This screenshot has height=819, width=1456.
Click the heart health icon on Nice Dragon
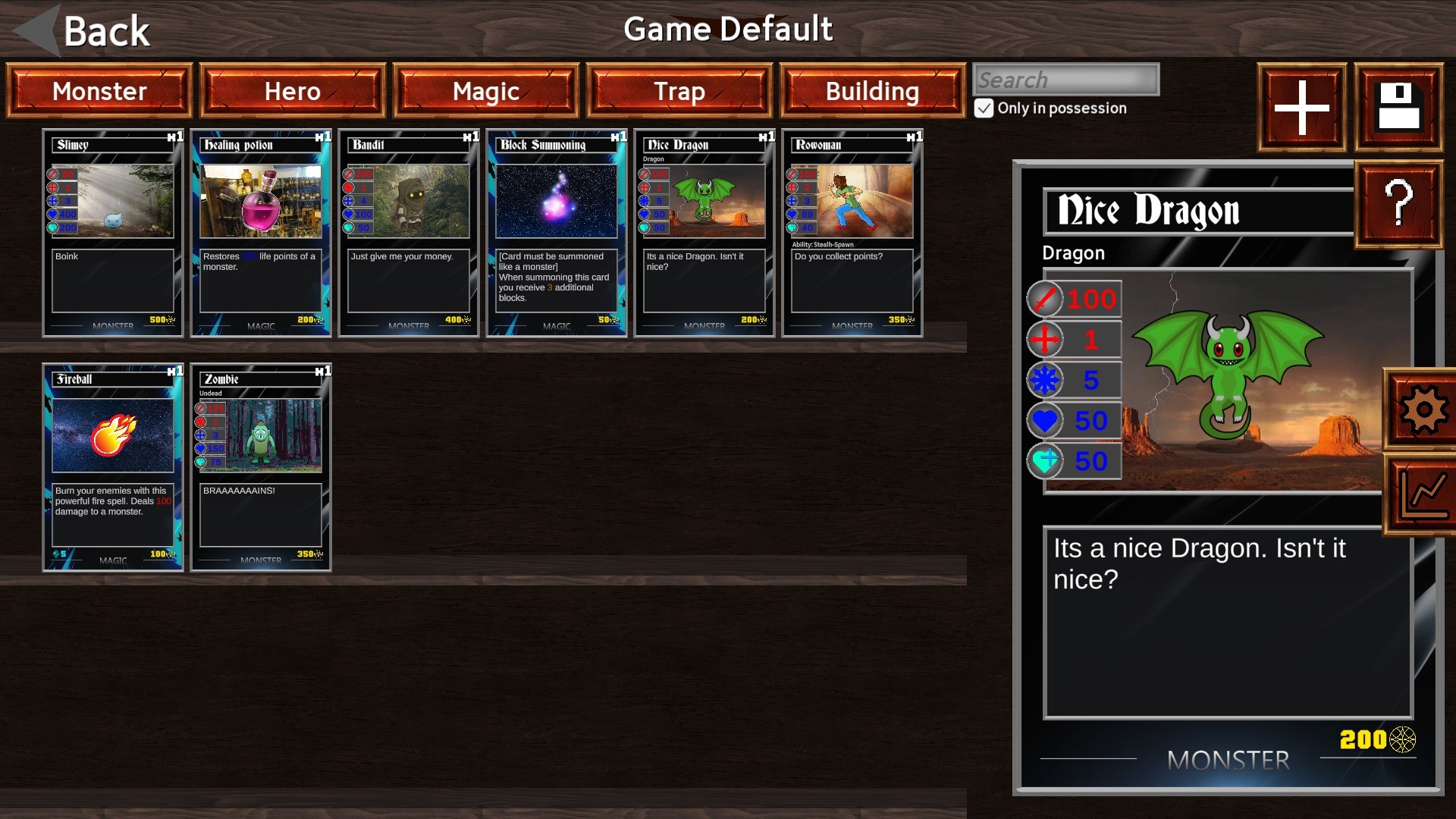(x=1044, y=421)
